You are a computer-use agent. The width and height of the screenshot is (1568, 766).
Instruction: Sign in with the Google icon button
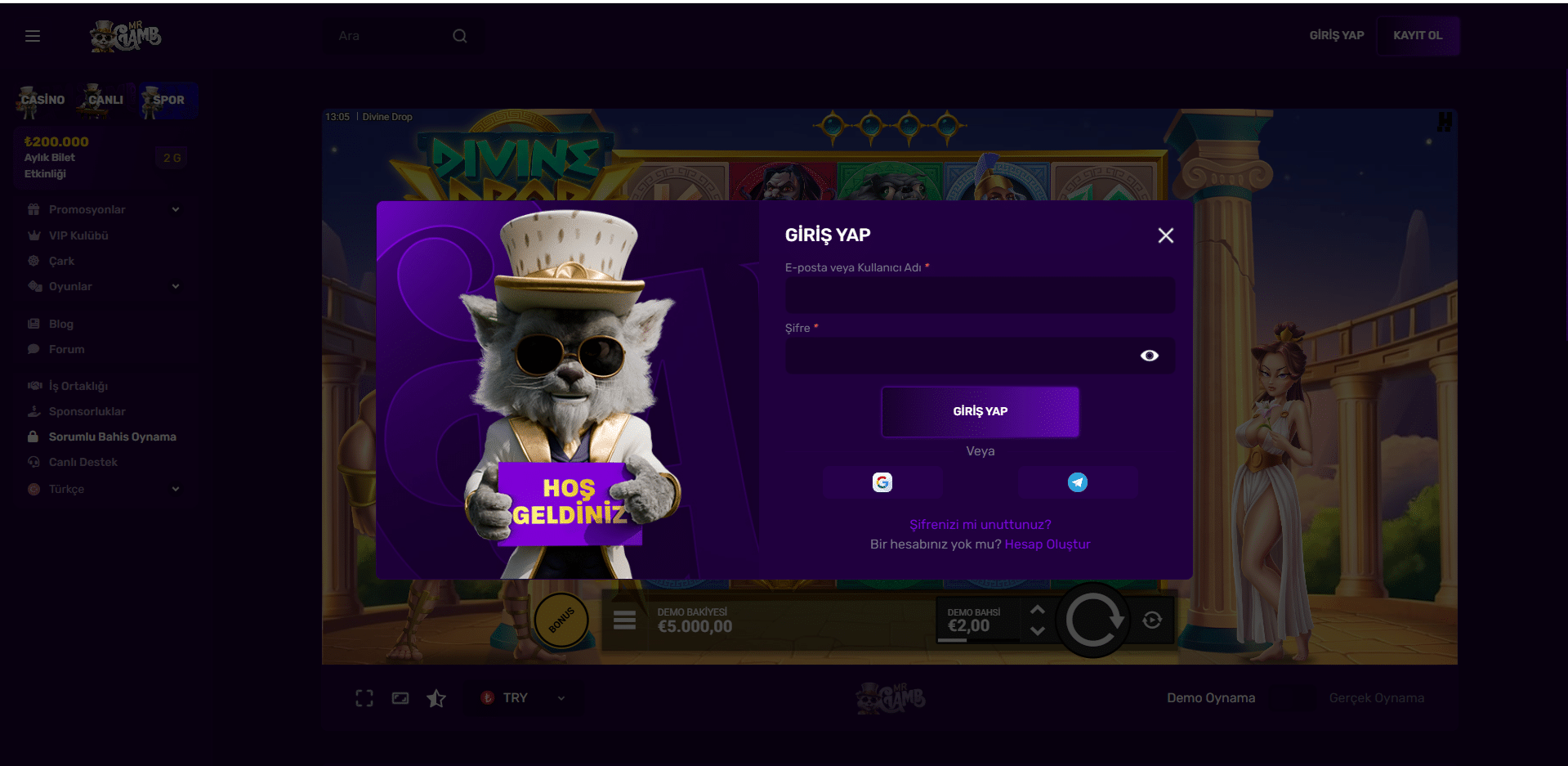coord(882,482)
